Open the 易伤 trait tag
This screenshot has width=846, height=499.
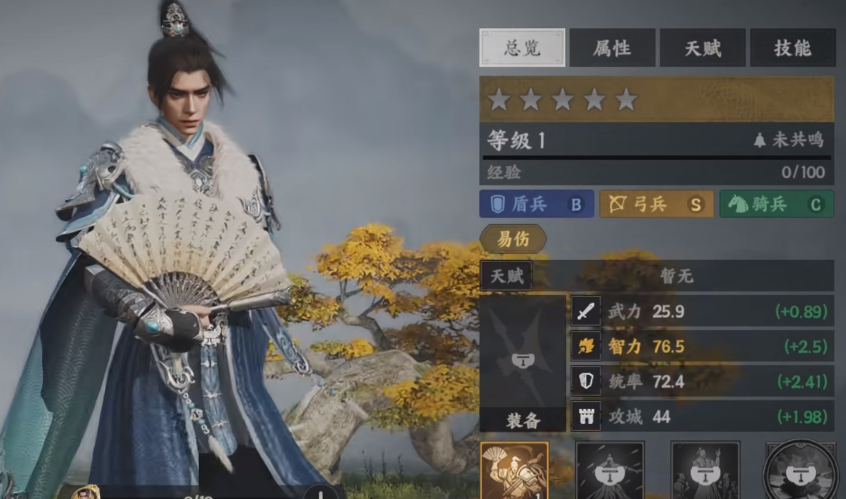click(513, 238)
